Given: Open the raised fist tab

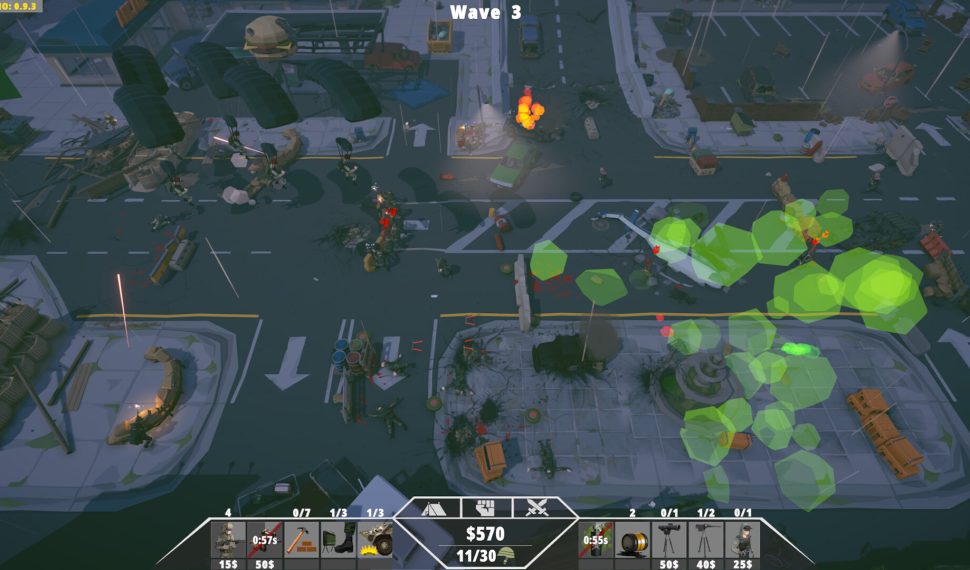Looking at the screenshot, I should point(485,508).
